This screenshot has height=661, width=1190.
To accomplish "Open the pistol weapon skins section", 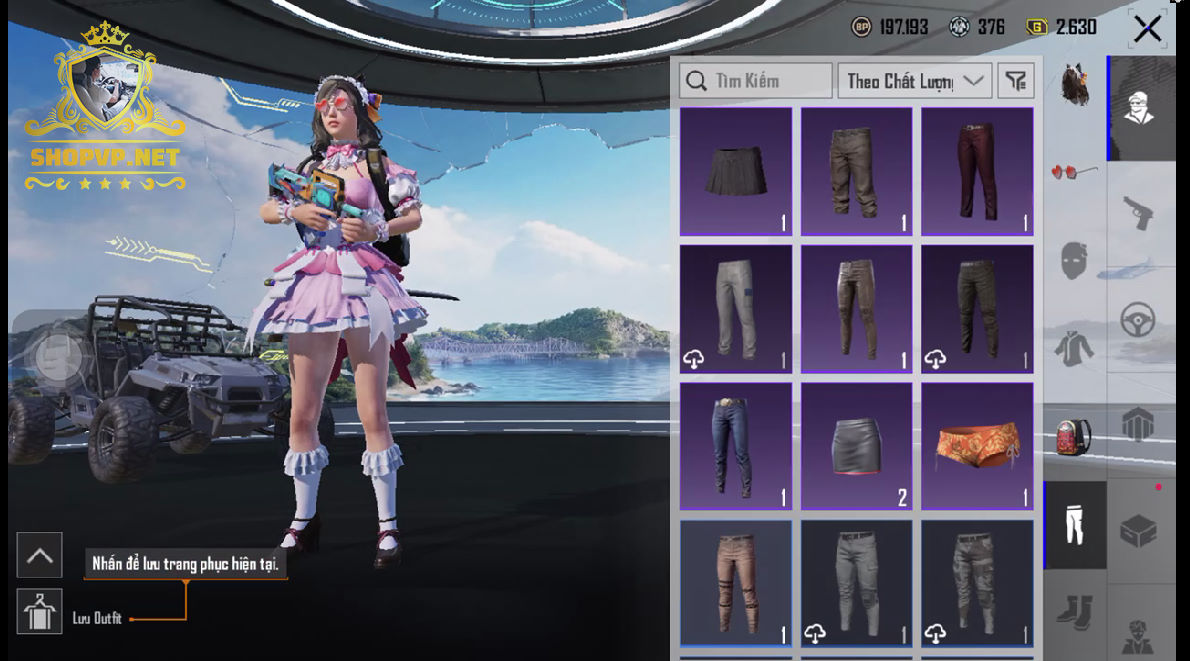I will (x=1138, y=211).
